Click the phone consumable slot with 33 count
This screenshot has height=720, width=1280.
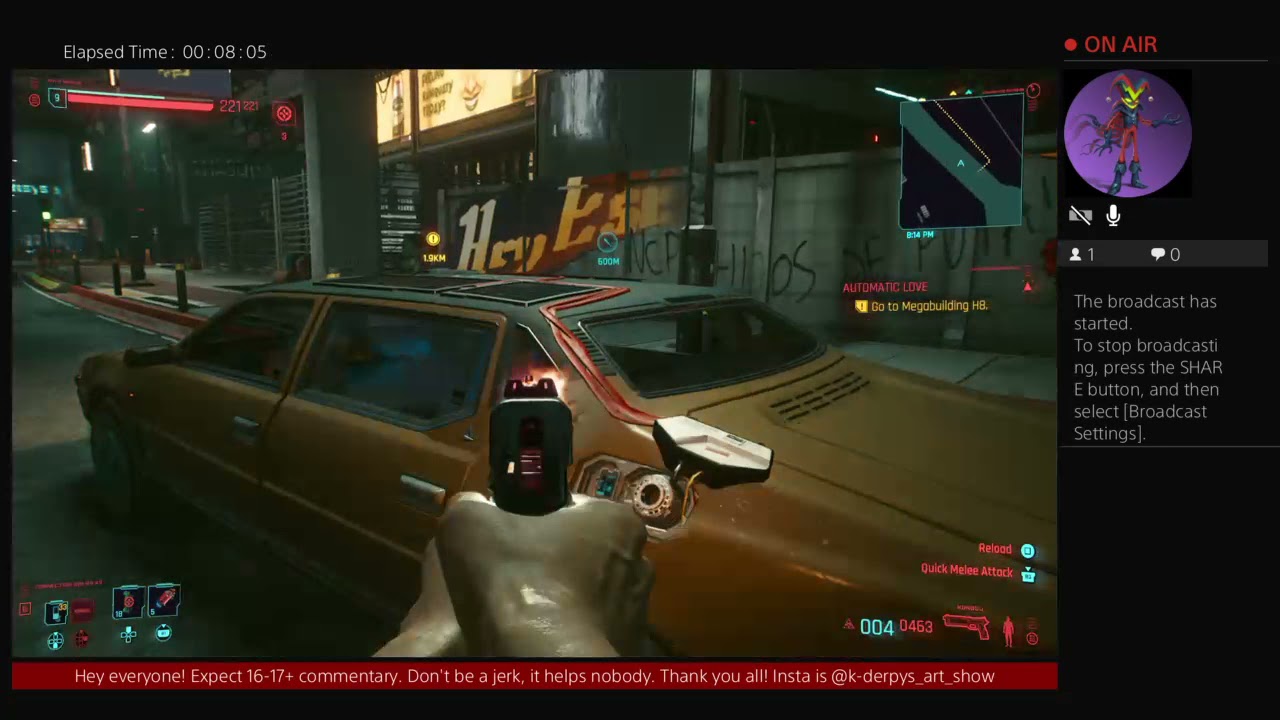click(x=56, y=610)
